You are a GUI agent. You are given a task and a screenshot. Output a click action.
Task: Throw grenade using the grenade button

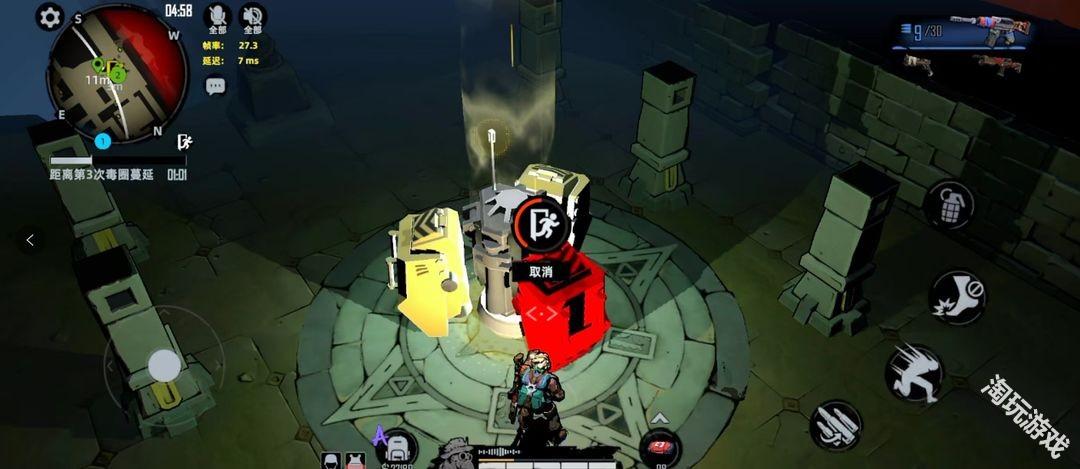click(948, 205)
